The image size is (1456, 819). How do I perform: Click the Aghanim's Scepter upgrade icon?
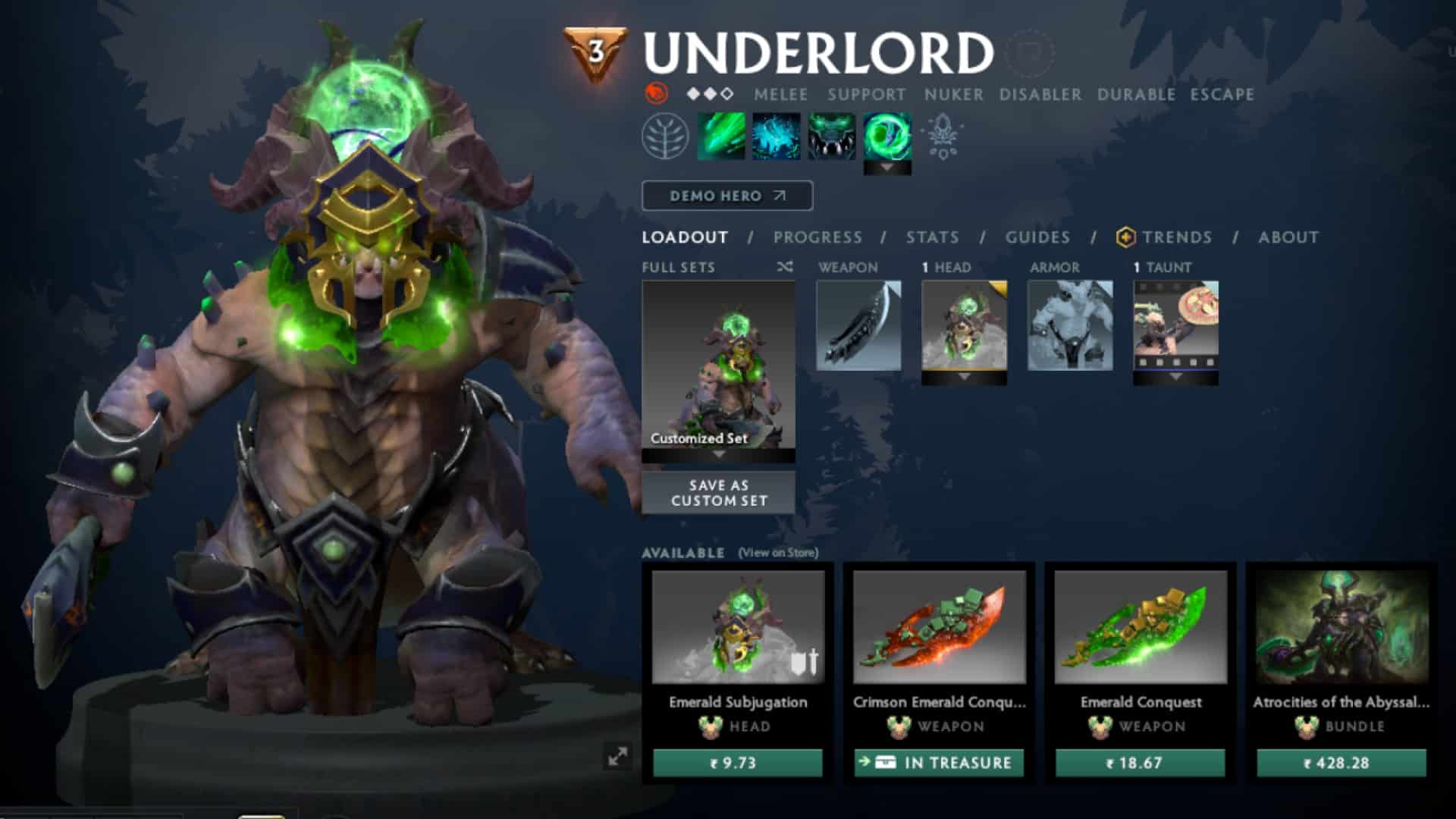point(943,137)
